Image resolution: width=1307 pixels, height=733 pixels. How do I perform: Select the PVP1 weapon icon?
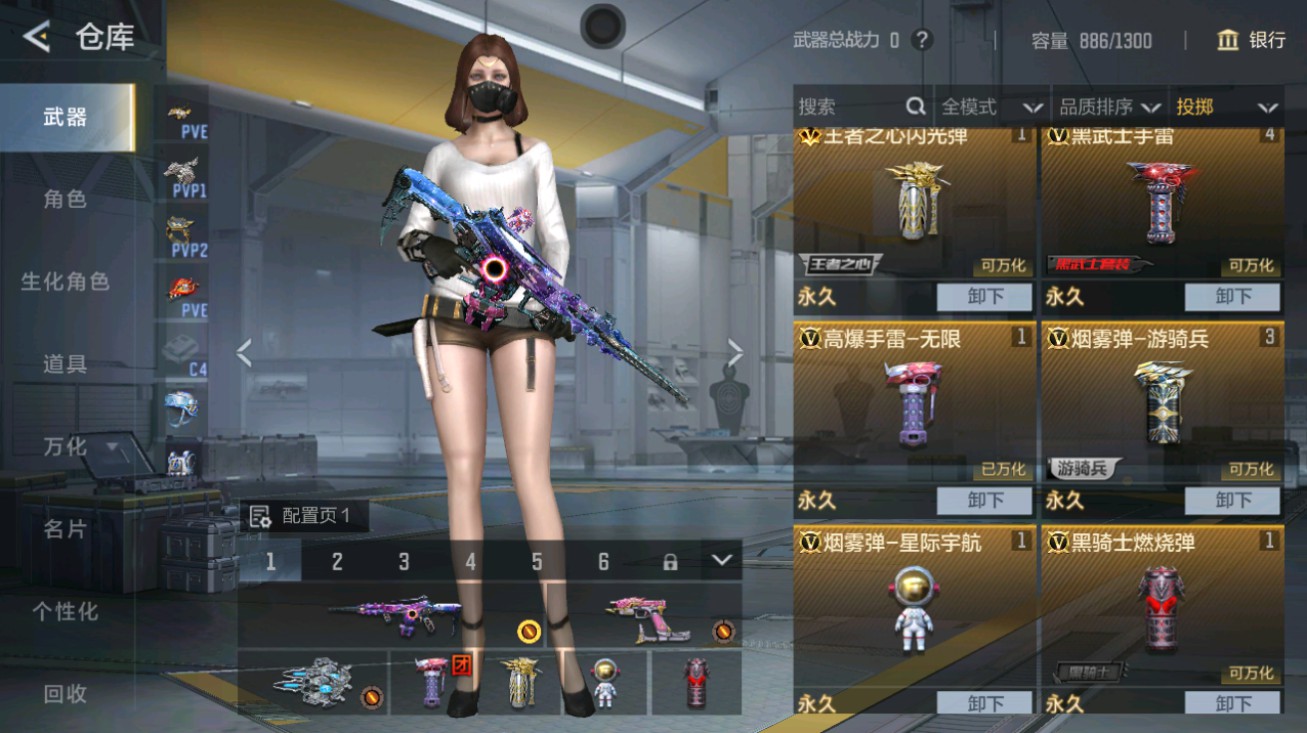point(181,175)
